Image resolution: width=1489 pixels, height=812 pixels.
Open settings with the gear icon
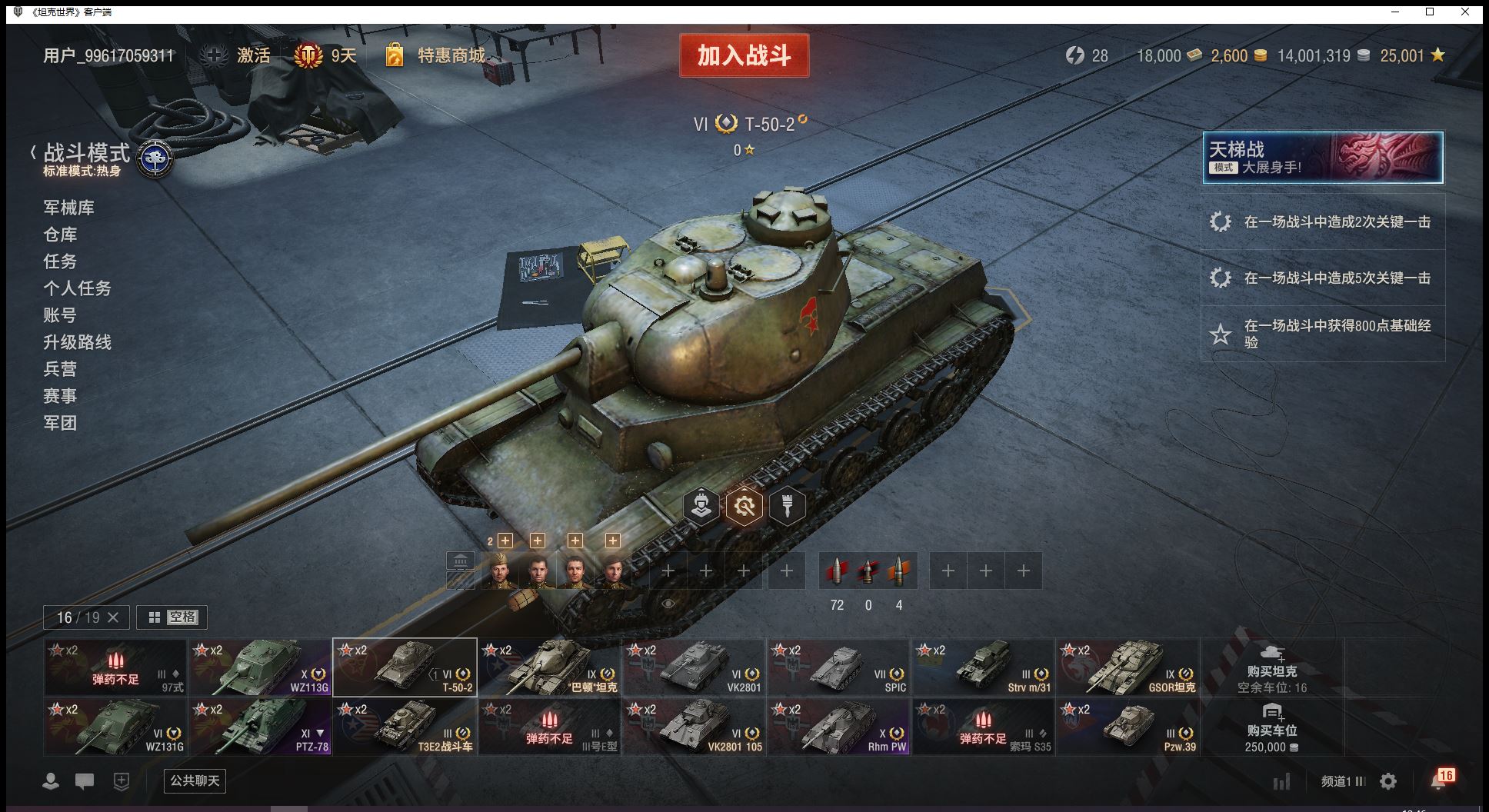[x=1388, y=781]
